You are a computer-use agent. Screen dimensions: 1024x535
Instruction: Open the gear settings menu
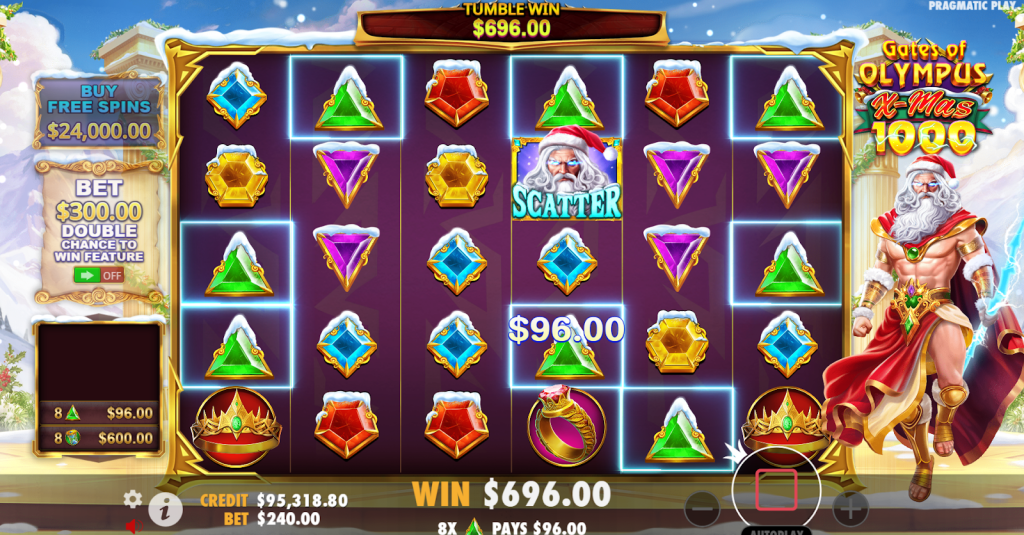[x=133, y=498]
